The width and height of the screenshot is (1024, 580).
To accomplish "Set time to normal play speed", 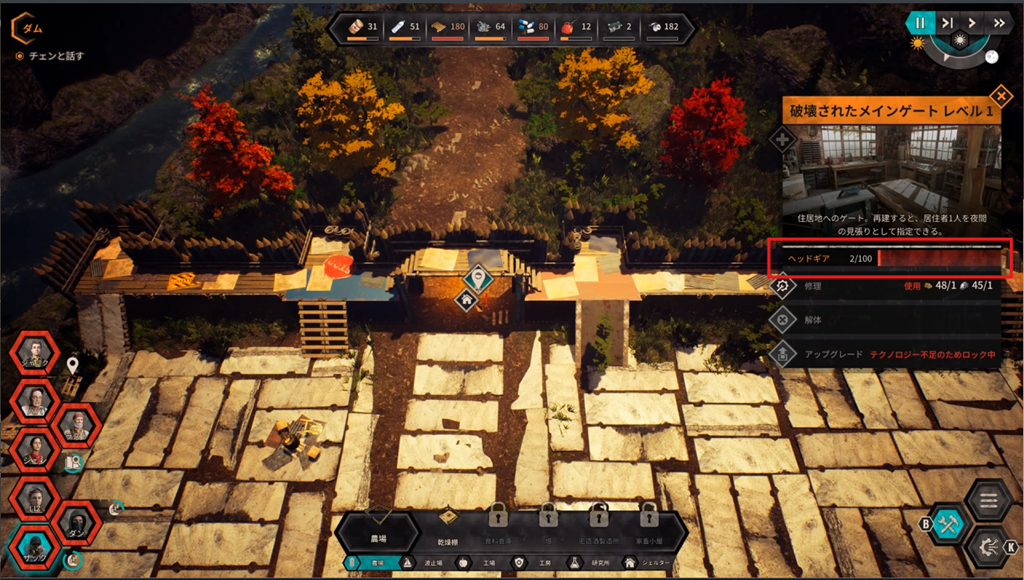I will point(971,22).
